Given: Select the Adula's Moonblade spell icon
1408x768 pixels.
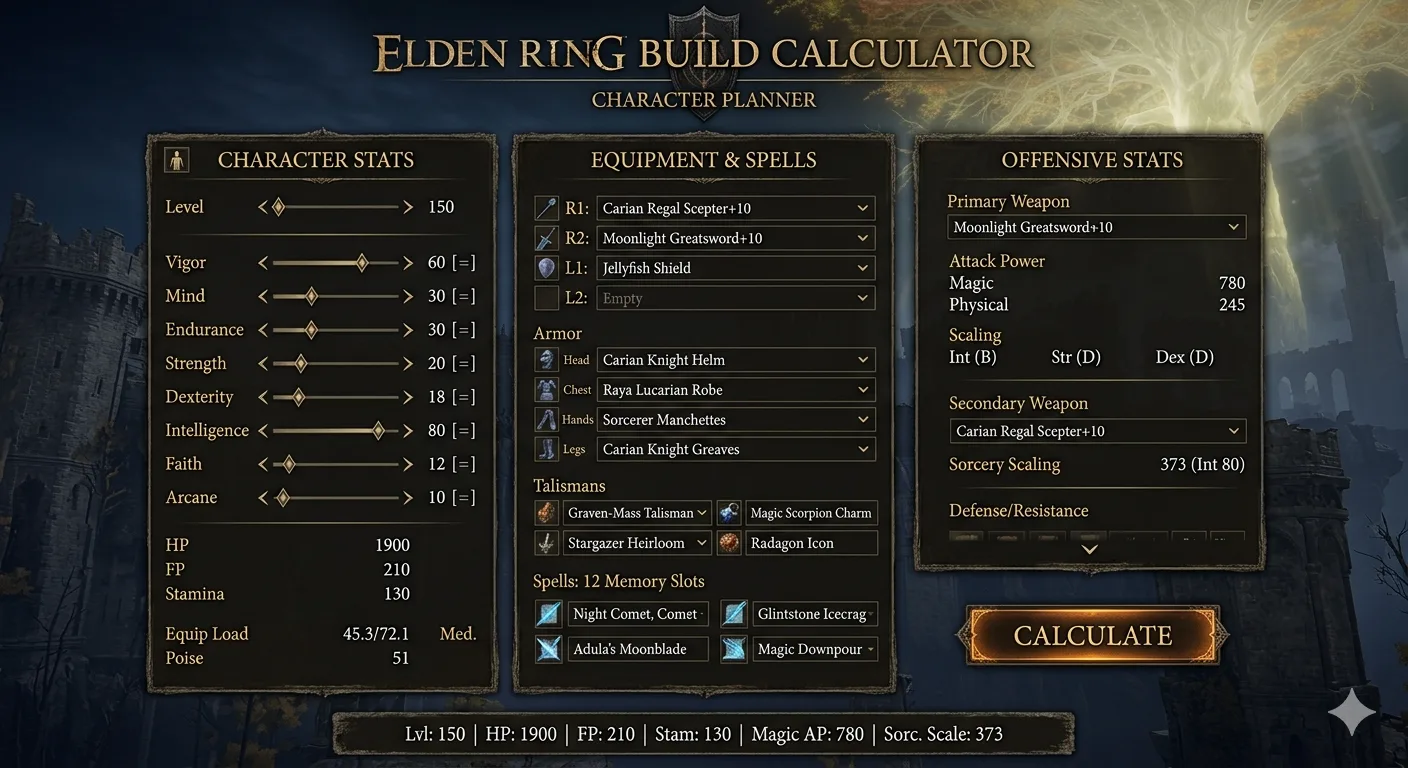Looking at the screenshot, I should pos(548,649).
